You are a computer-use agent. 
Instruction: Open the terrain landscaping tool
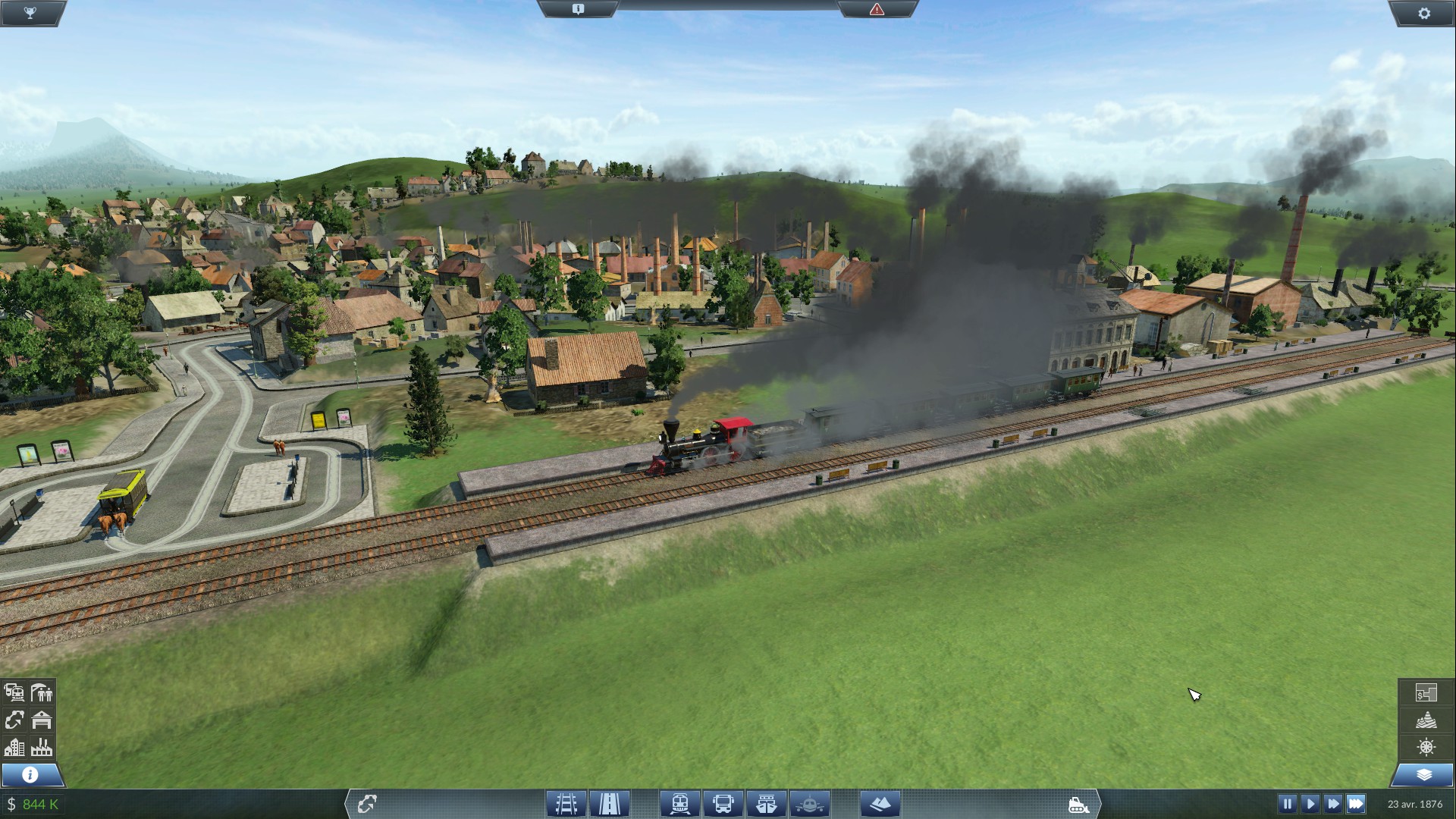(880, 803)
